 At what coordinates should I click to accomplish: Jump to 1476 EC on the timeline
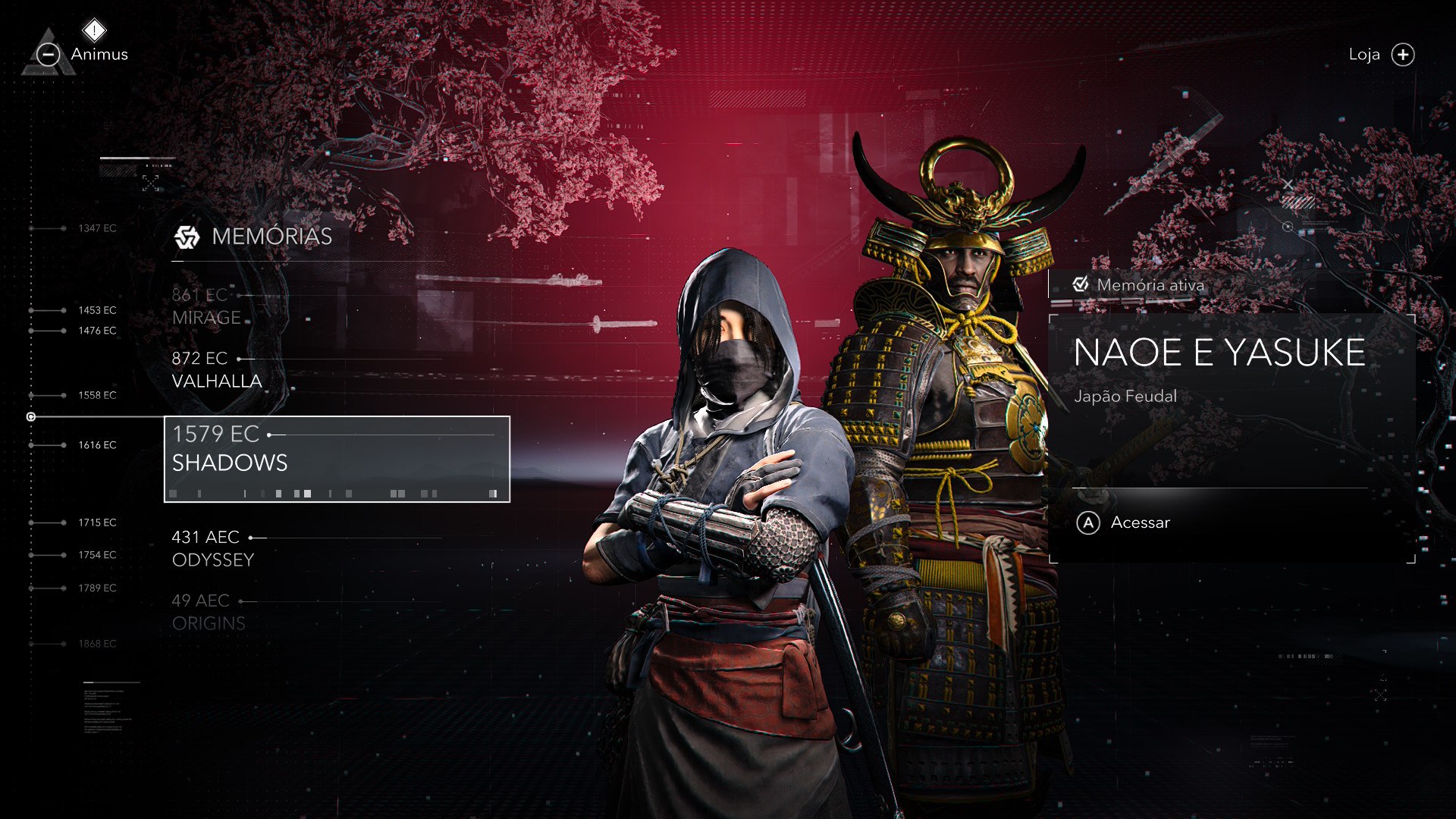(97, 331)
